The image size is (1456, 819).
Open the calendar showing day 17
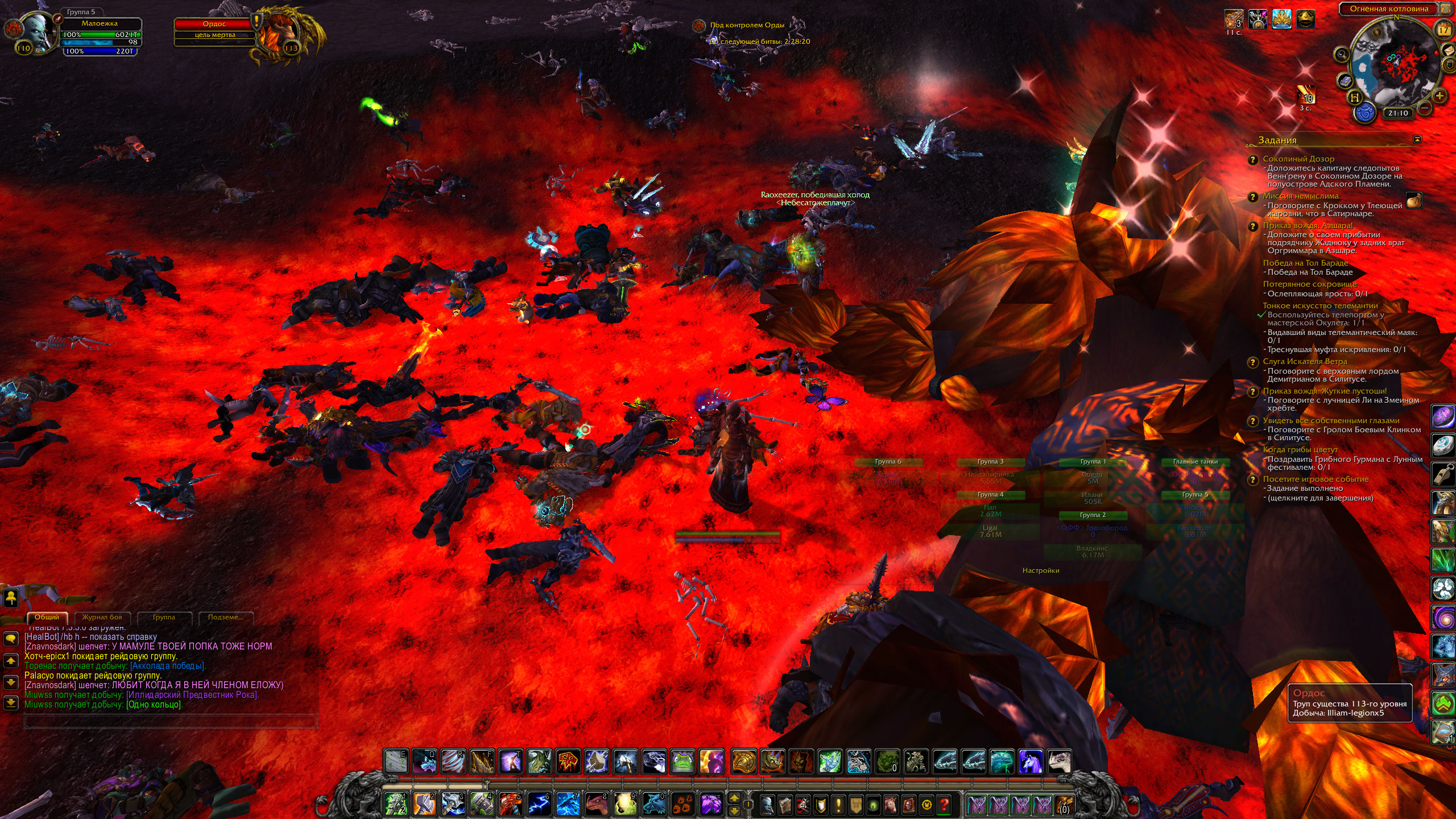(x=1443, y=30)
